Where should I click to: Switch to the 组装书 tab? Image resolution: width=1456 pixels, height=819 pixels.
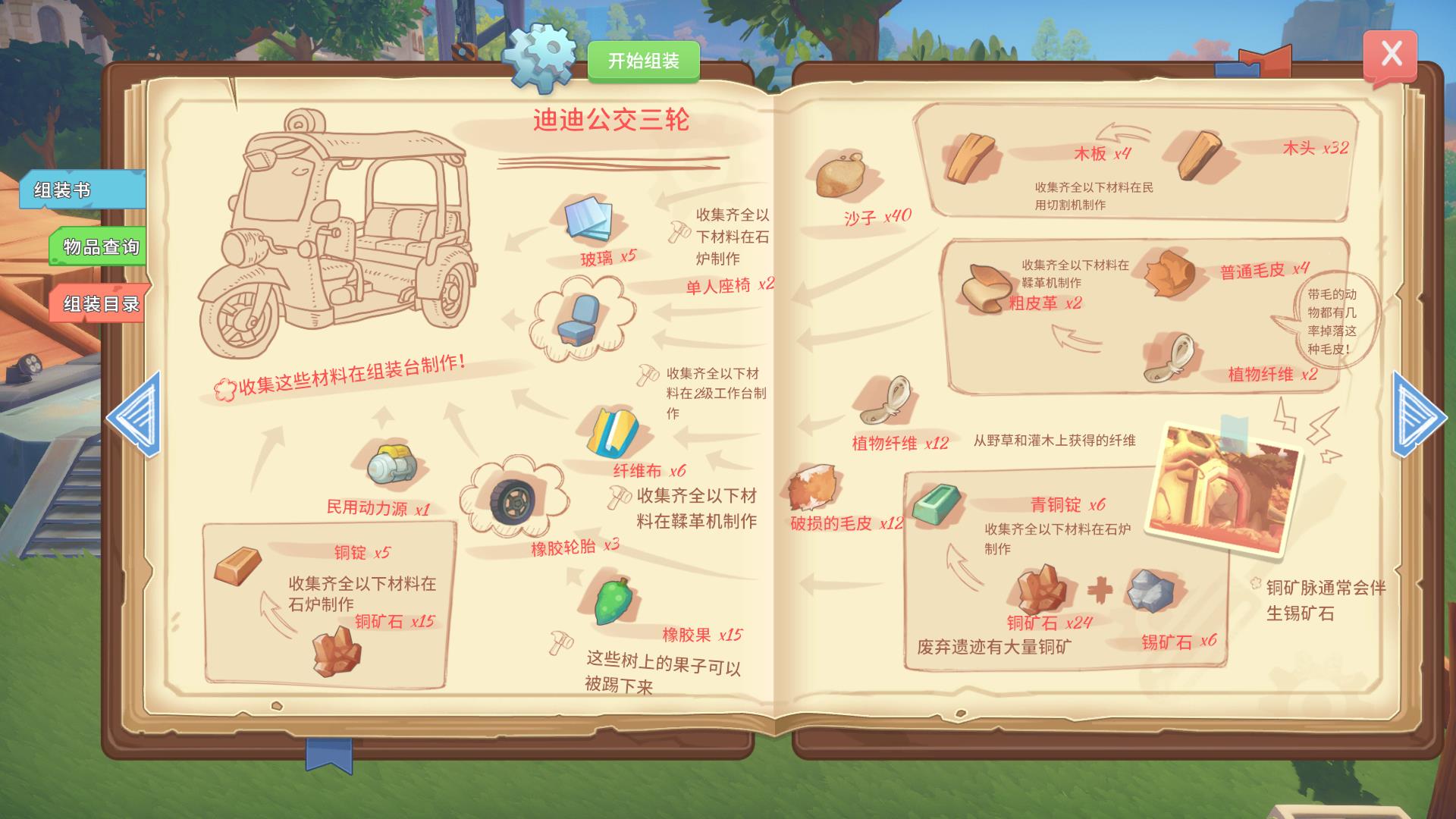click(x=82, y=190)
